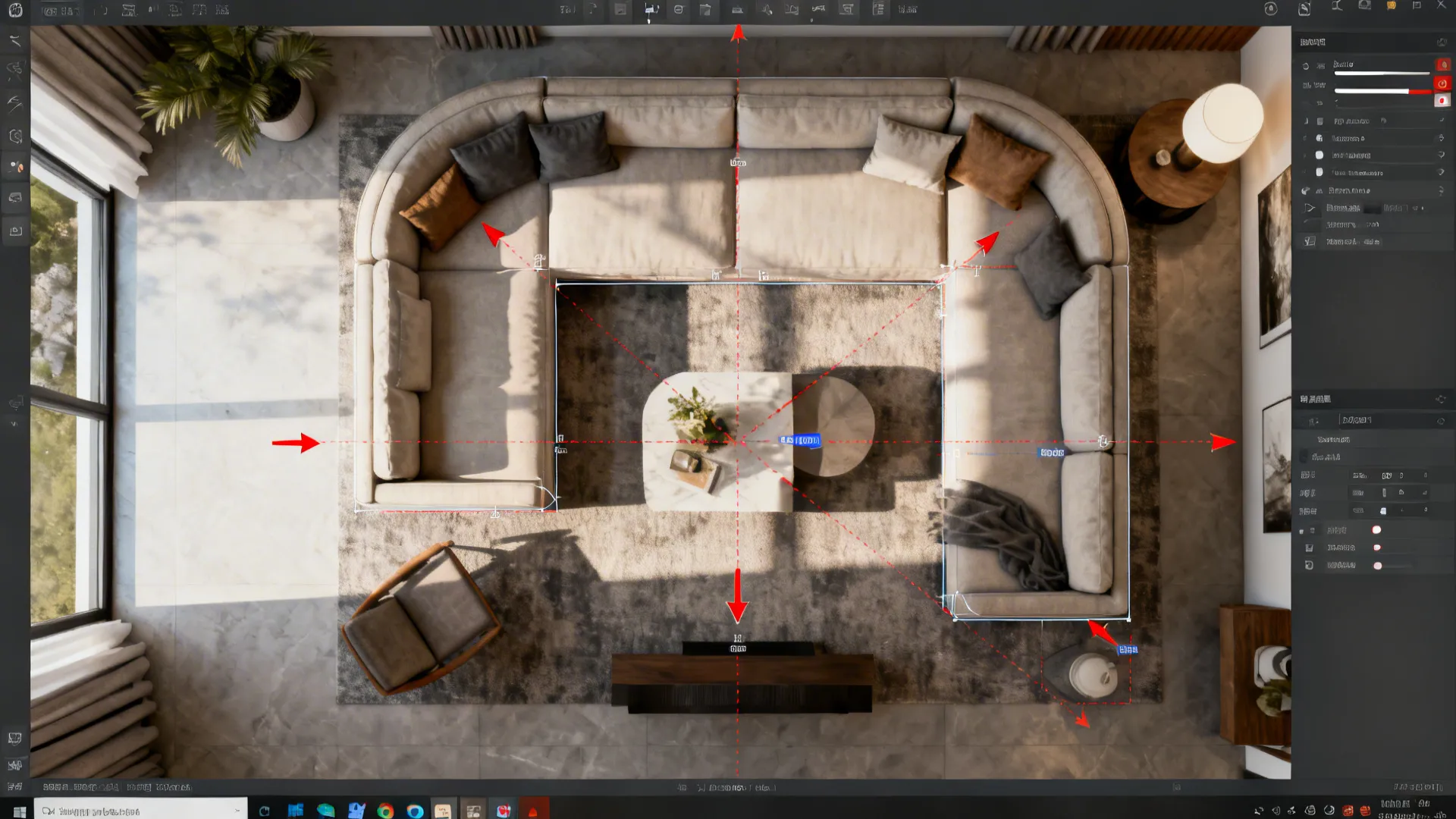Select the lighting tool in the top toolbar

pos(766,10)
